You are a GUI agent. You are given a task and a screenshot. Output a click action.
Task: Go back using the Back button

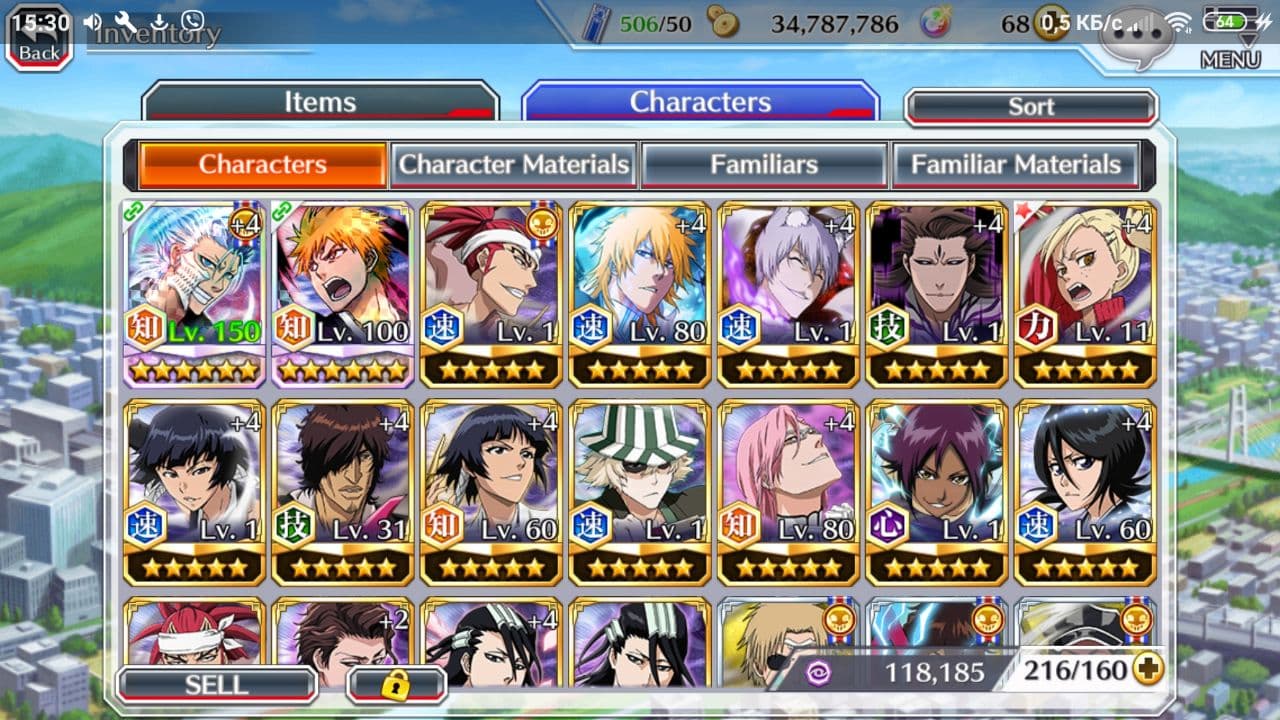pyautogui.click(x=39, y=40)
